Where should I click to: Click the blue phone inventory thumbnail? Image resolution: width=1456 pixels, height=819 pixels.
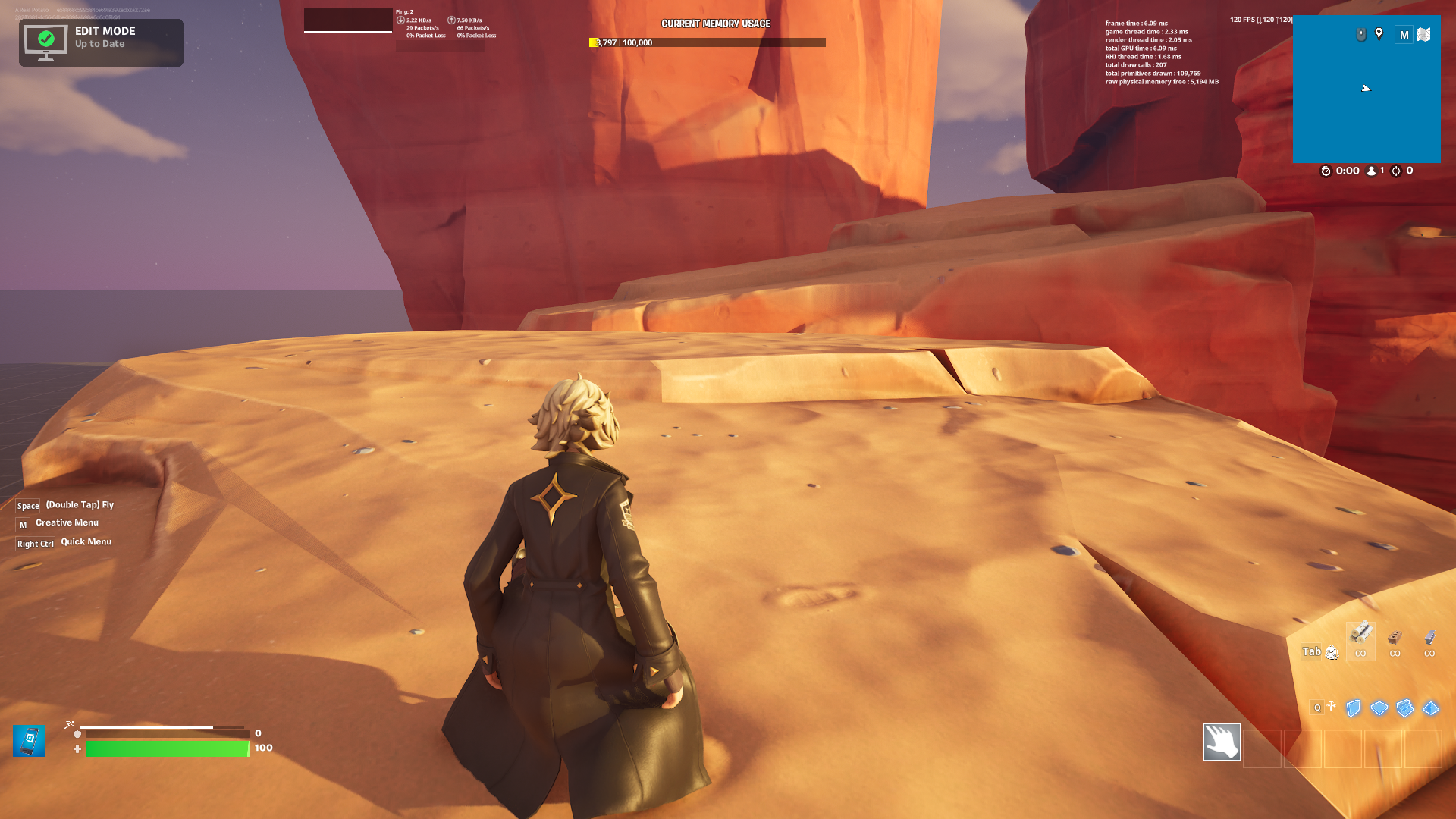click(29, 741)
